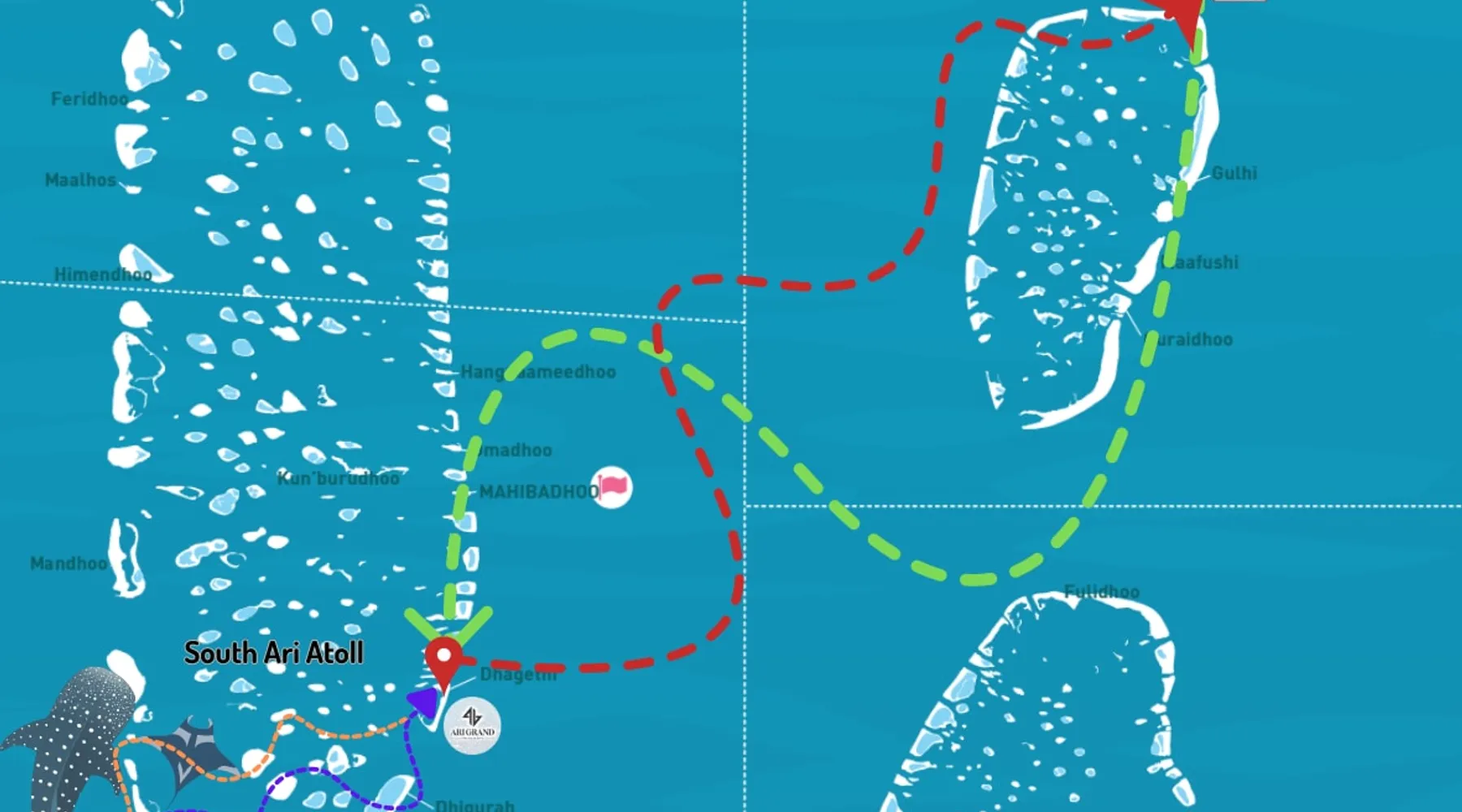Open the Ari Grand logo marker
Screen dimensions: 1462x812
click(x=473, y=725)
